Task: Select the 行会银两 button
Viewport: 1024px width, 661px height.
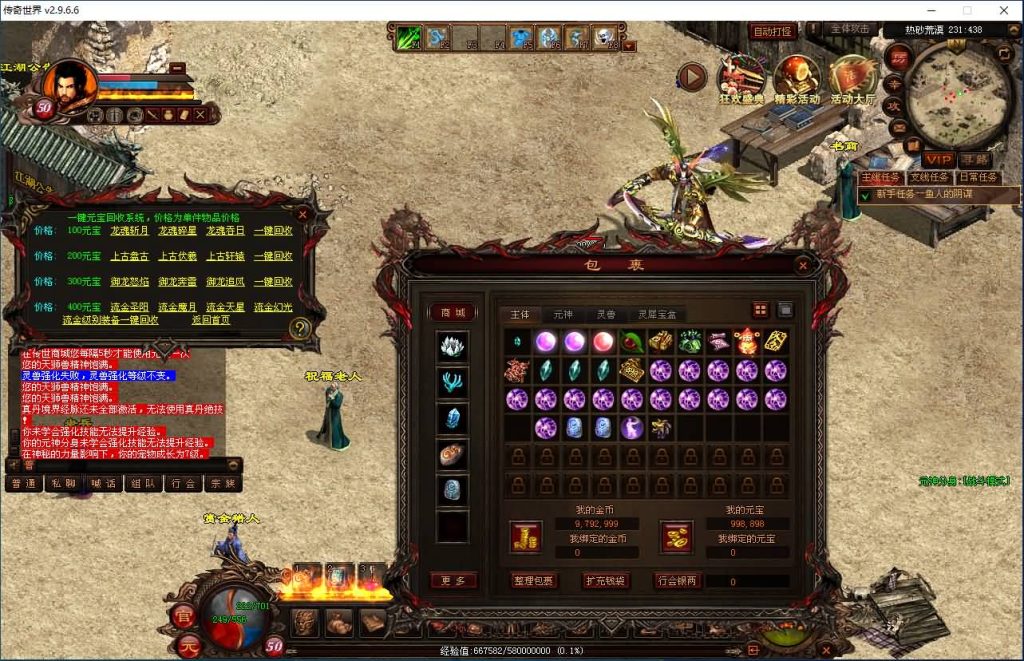Action: 678,581
